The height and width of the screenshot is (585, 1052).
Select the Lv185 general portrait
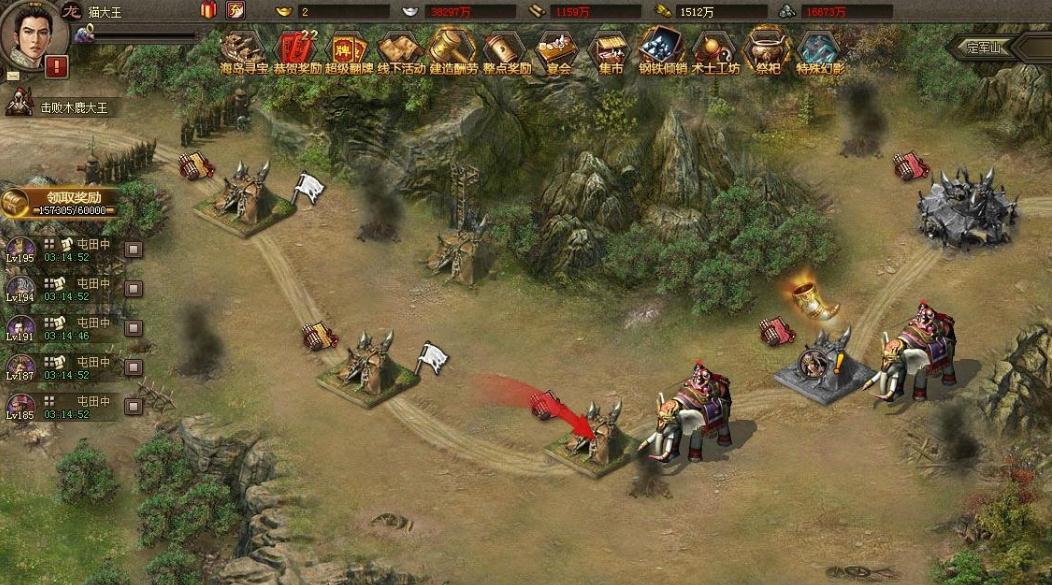coord(20,406)
